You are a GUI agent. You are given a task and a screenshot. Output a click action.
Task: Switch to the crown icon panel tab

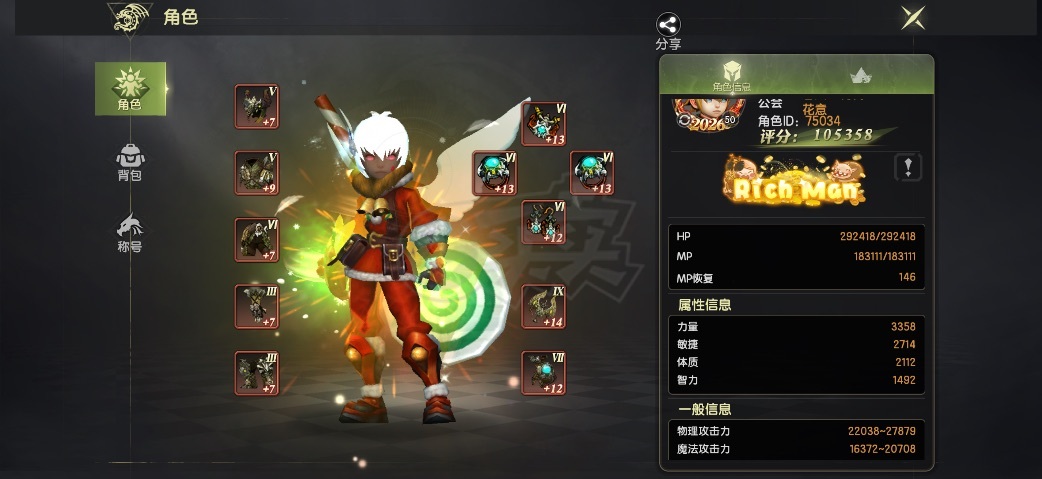coord(859,75)
